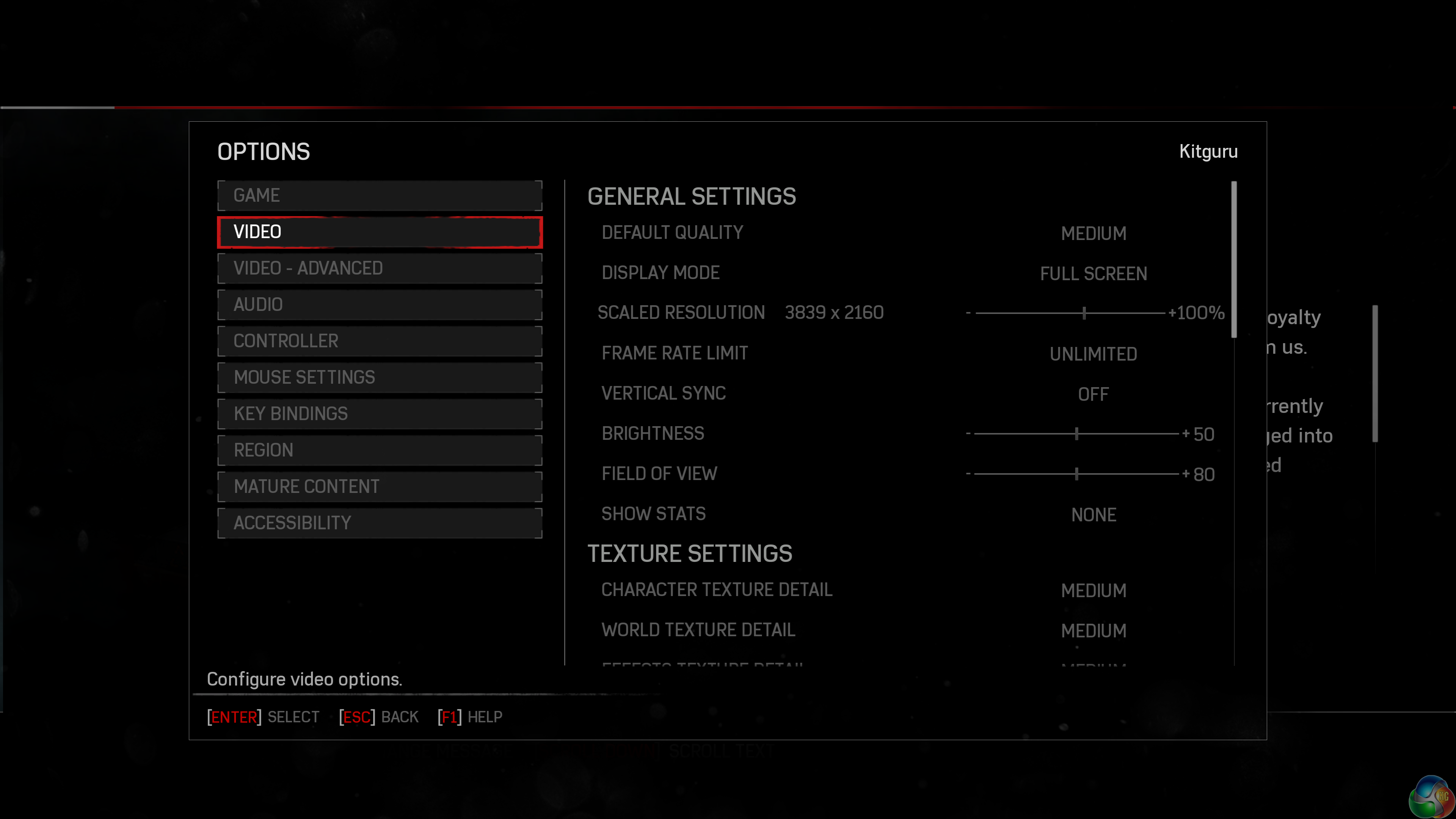
Task: Change the Frame Rate Limit value
Action: coord(1093,355)
